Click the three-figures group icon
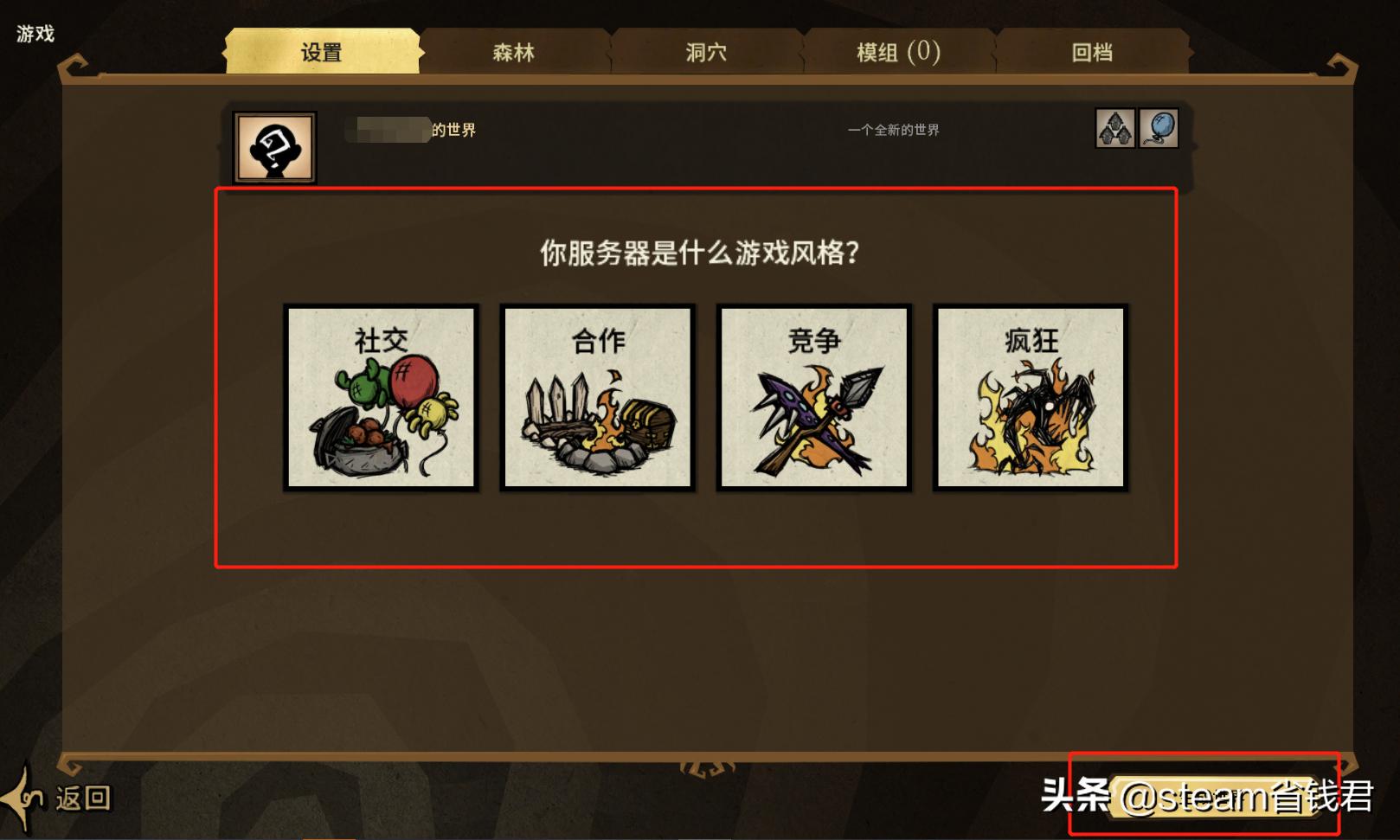Image resolution: width=1400 pixels, height=840 pixels. click(x=1115, y=129)
